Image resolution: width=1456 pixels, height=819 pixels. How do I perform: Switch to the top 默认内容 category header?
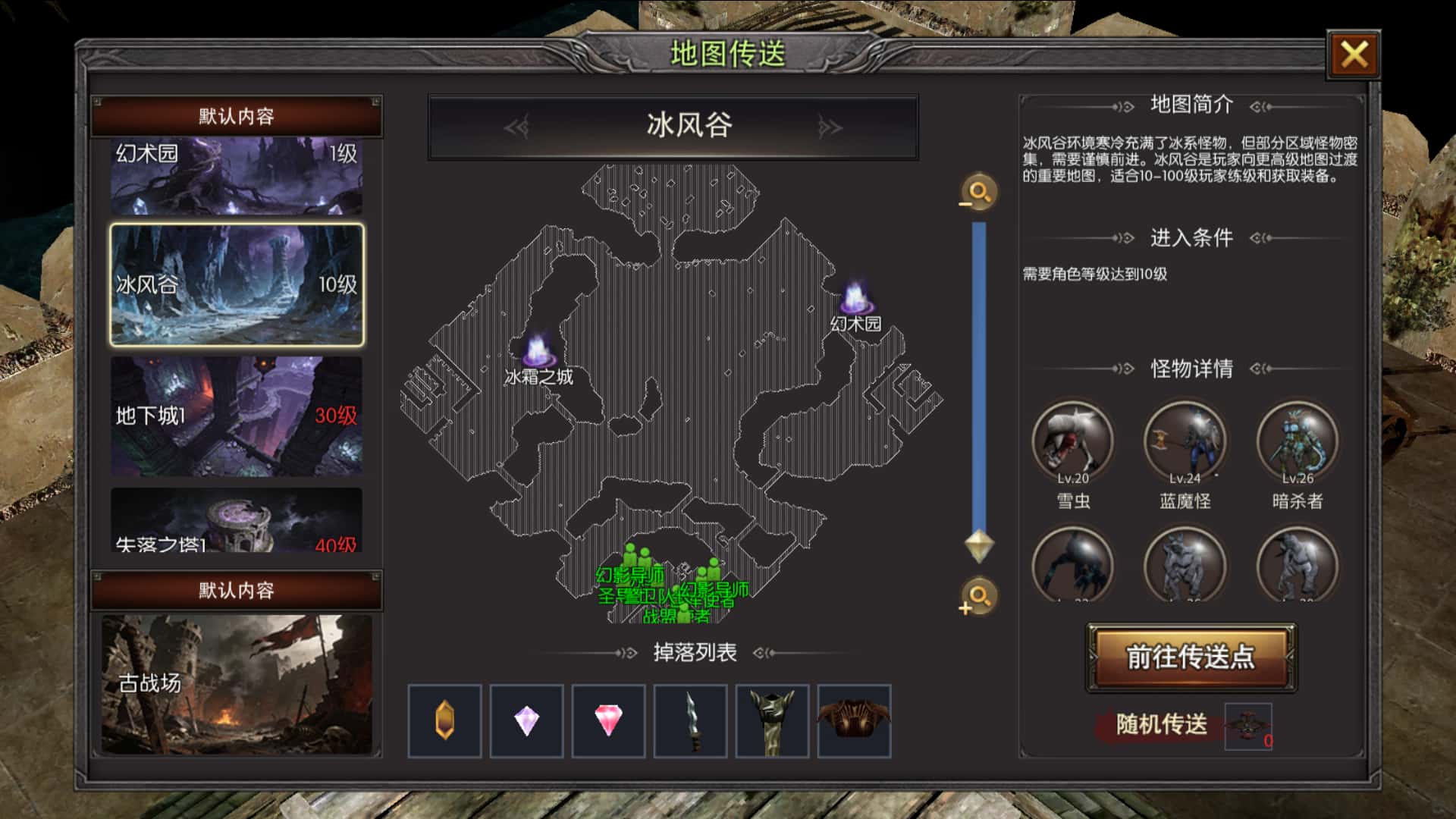tap(238, 116)
